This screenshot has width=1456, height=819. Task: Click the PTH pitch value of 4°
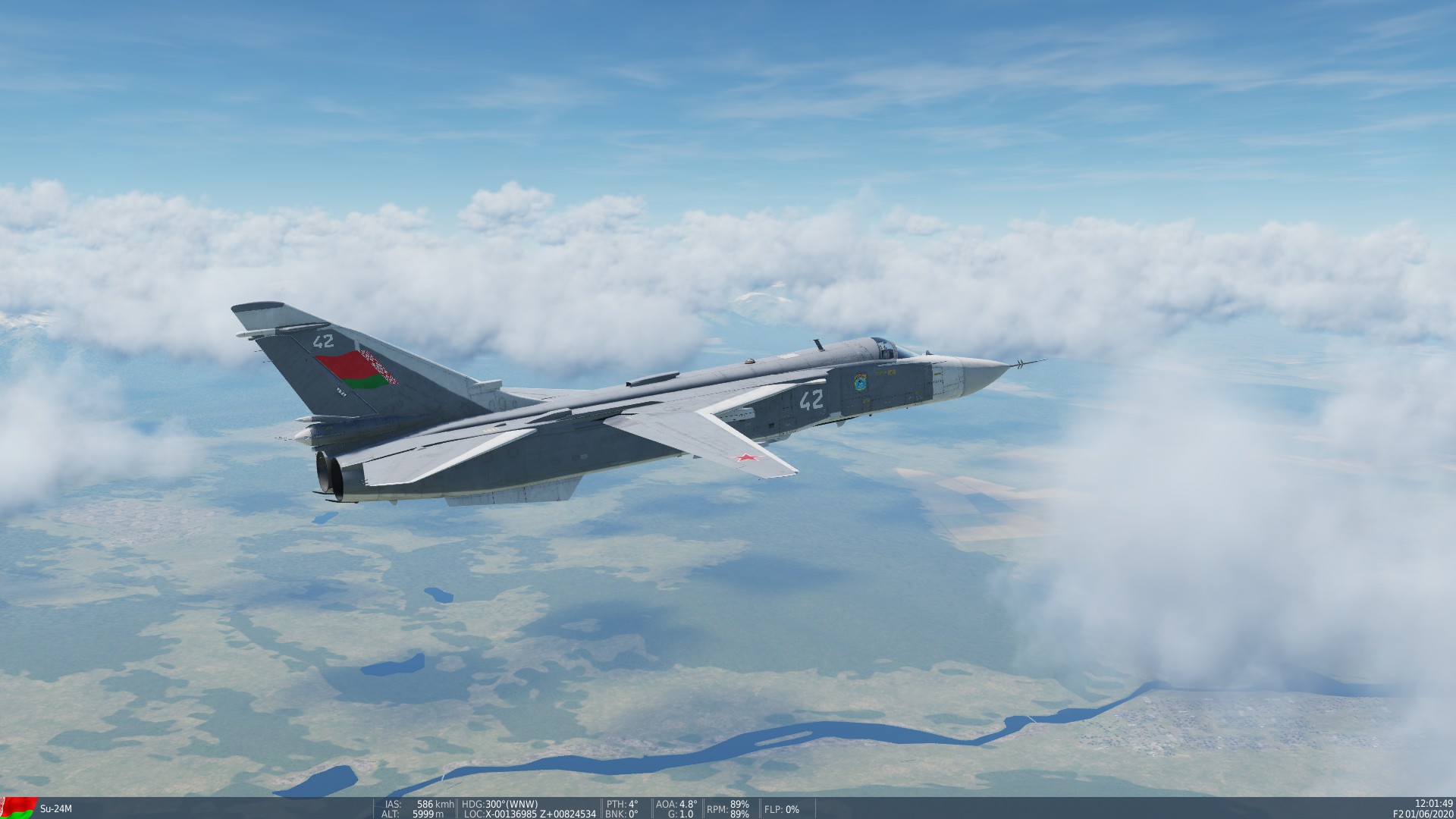pyautogui.click(x=622, y=804)
